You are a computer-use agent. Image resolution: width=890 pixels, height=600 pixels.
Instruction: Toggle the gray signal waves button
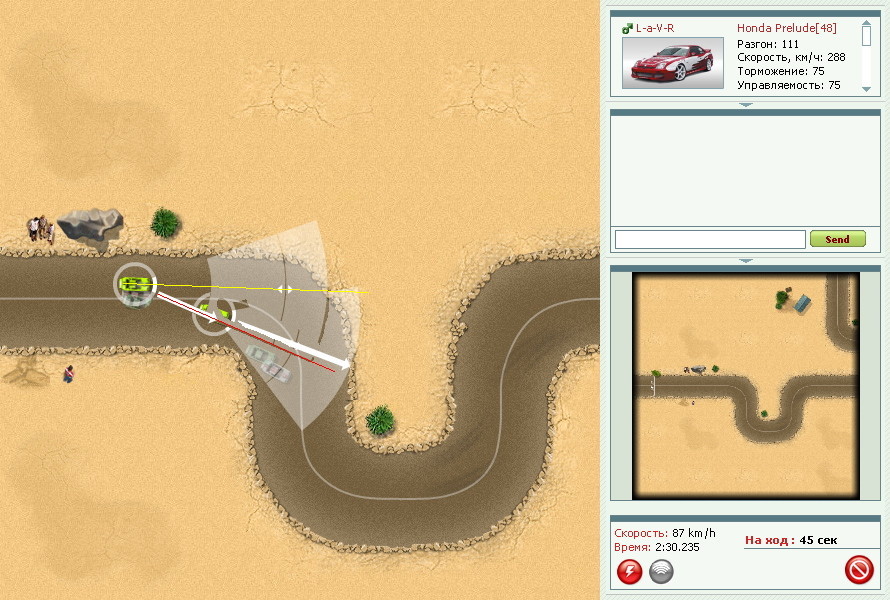pos(661,571)
